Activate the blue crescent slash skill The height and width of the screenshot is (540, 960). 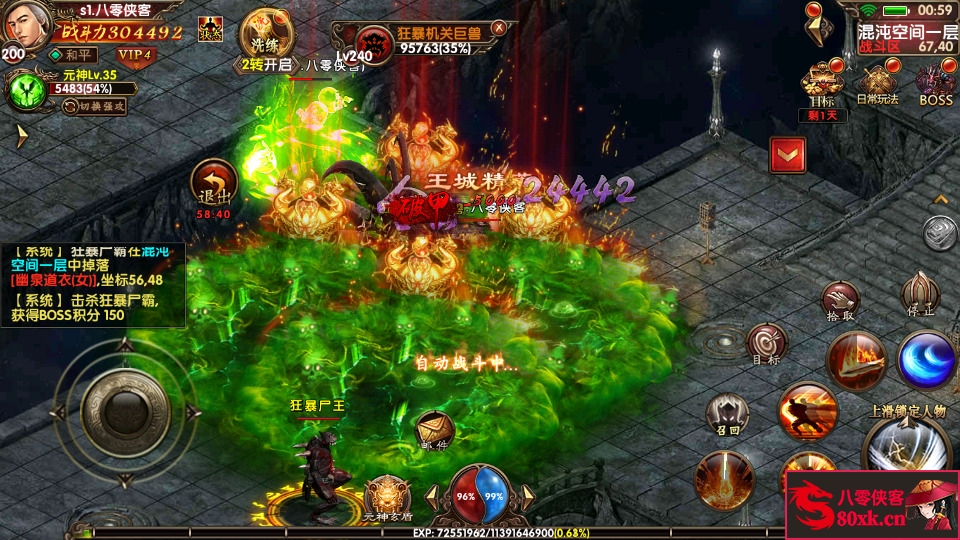tap(925, 359)
